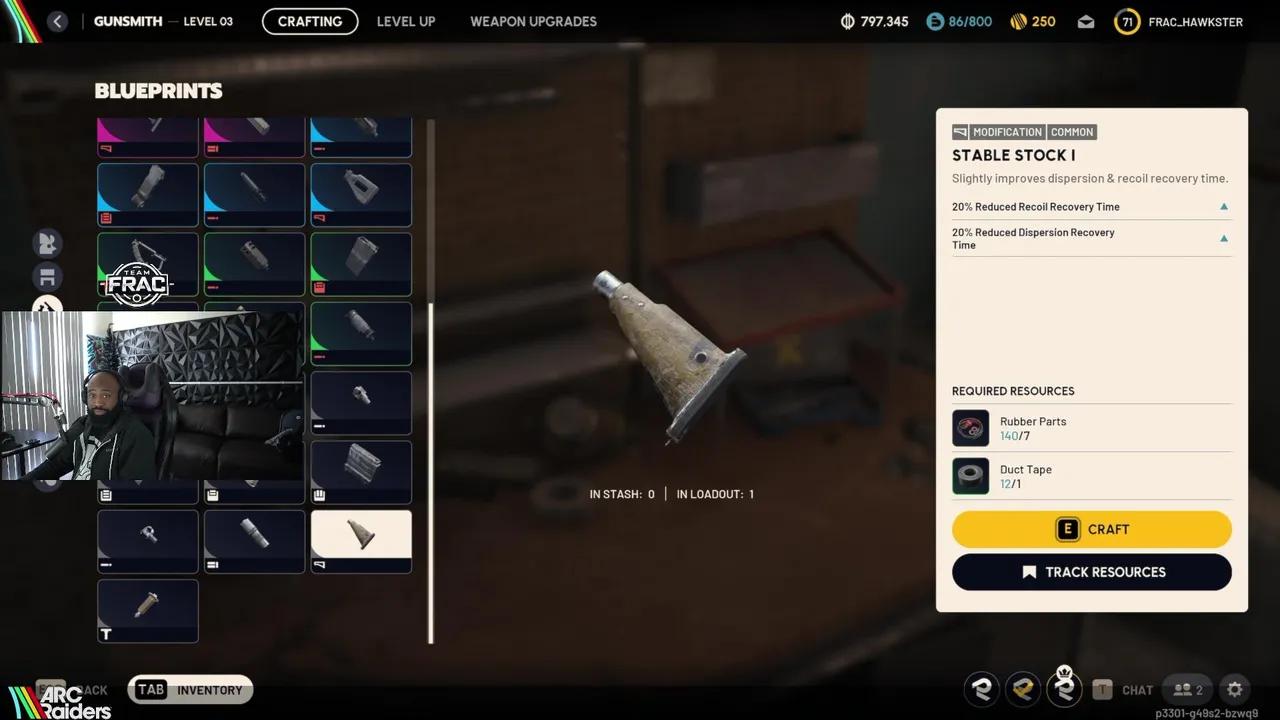Image resolution: width=1280 pixels, height=720 pixels.
Task: Track resources for this blueprint
Action: click(x=1091, y=572)
